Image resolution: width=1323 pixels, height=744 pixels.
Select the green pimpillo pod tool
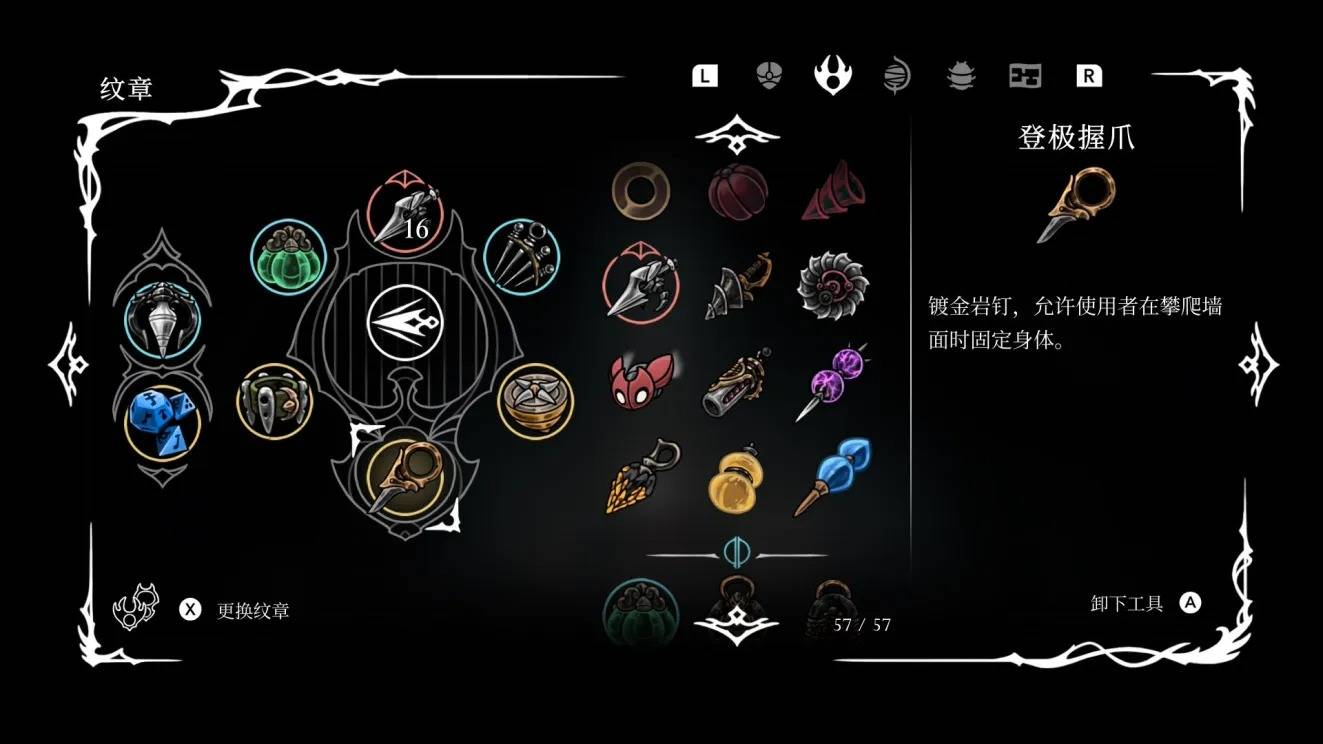tap(287, 257)
